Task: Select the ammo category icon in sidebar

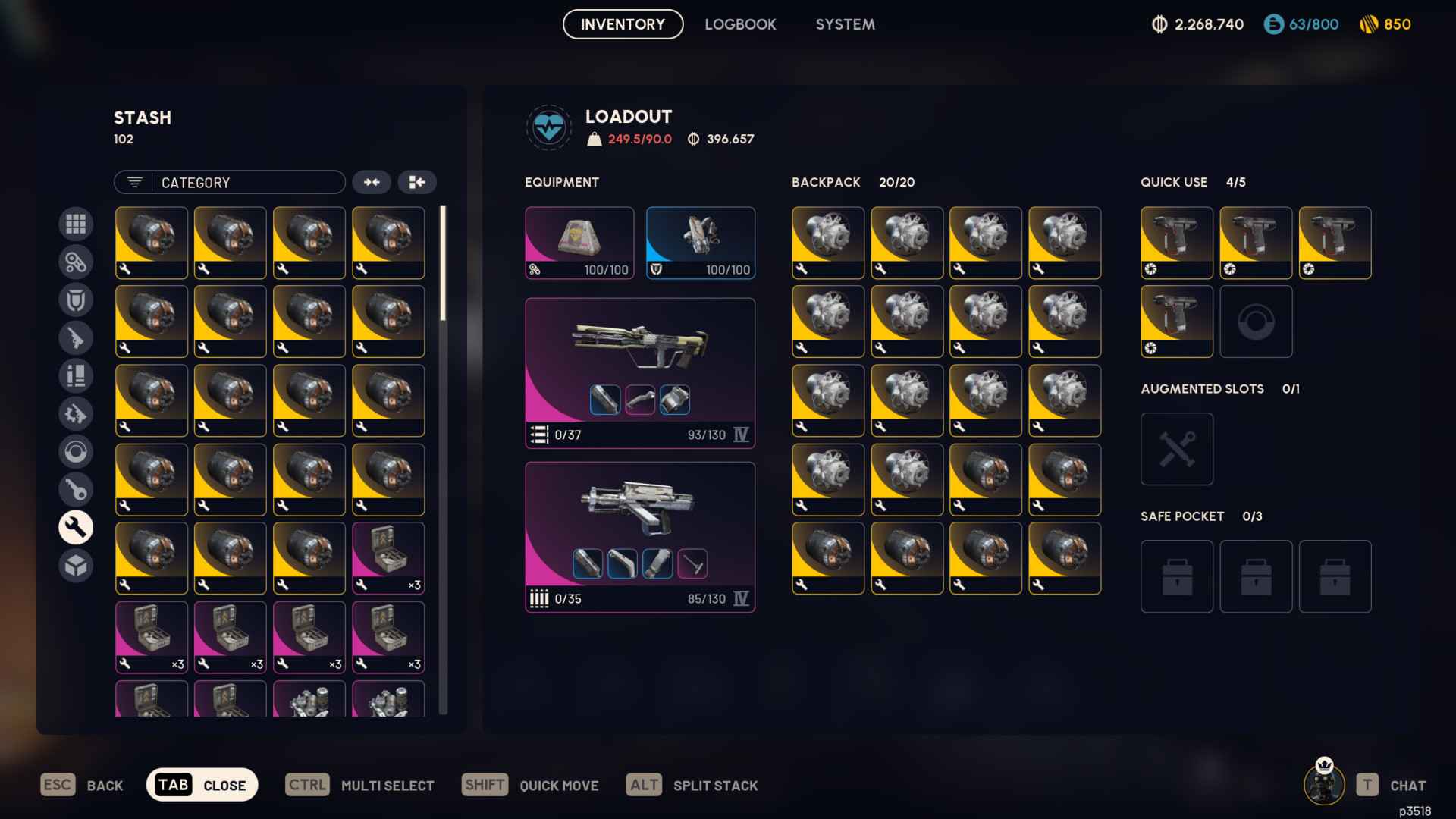Action: coord(76,375)
